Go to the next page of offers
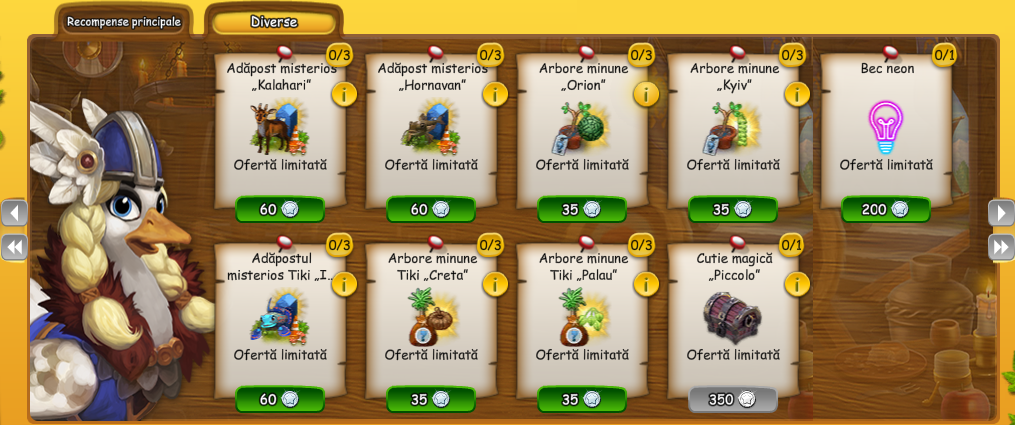Viewport: 1015px width, 425px height. (x=1001, y=212)
